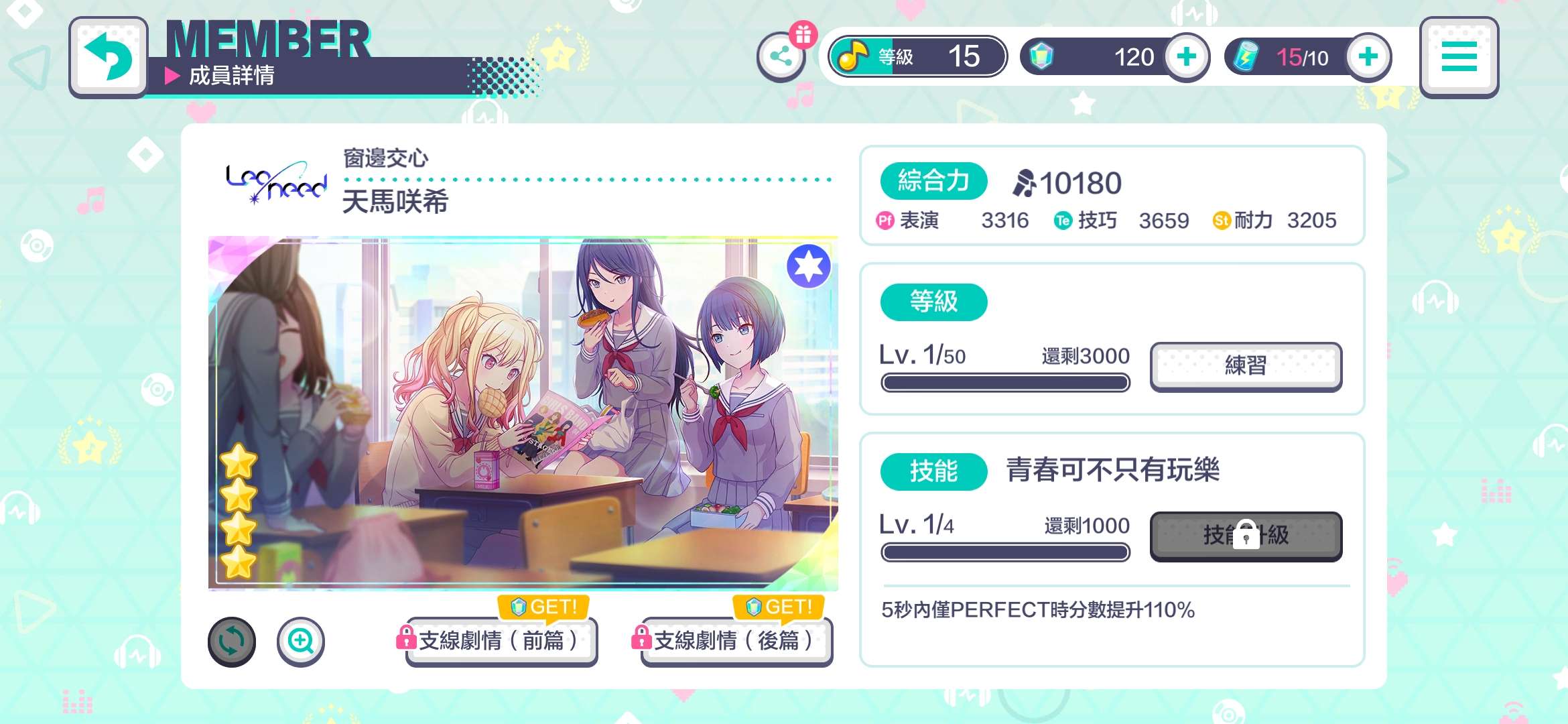Open the card flip/rotate icon below the artwork
This screenshot has height=724, width=1568.
point(231,641)
